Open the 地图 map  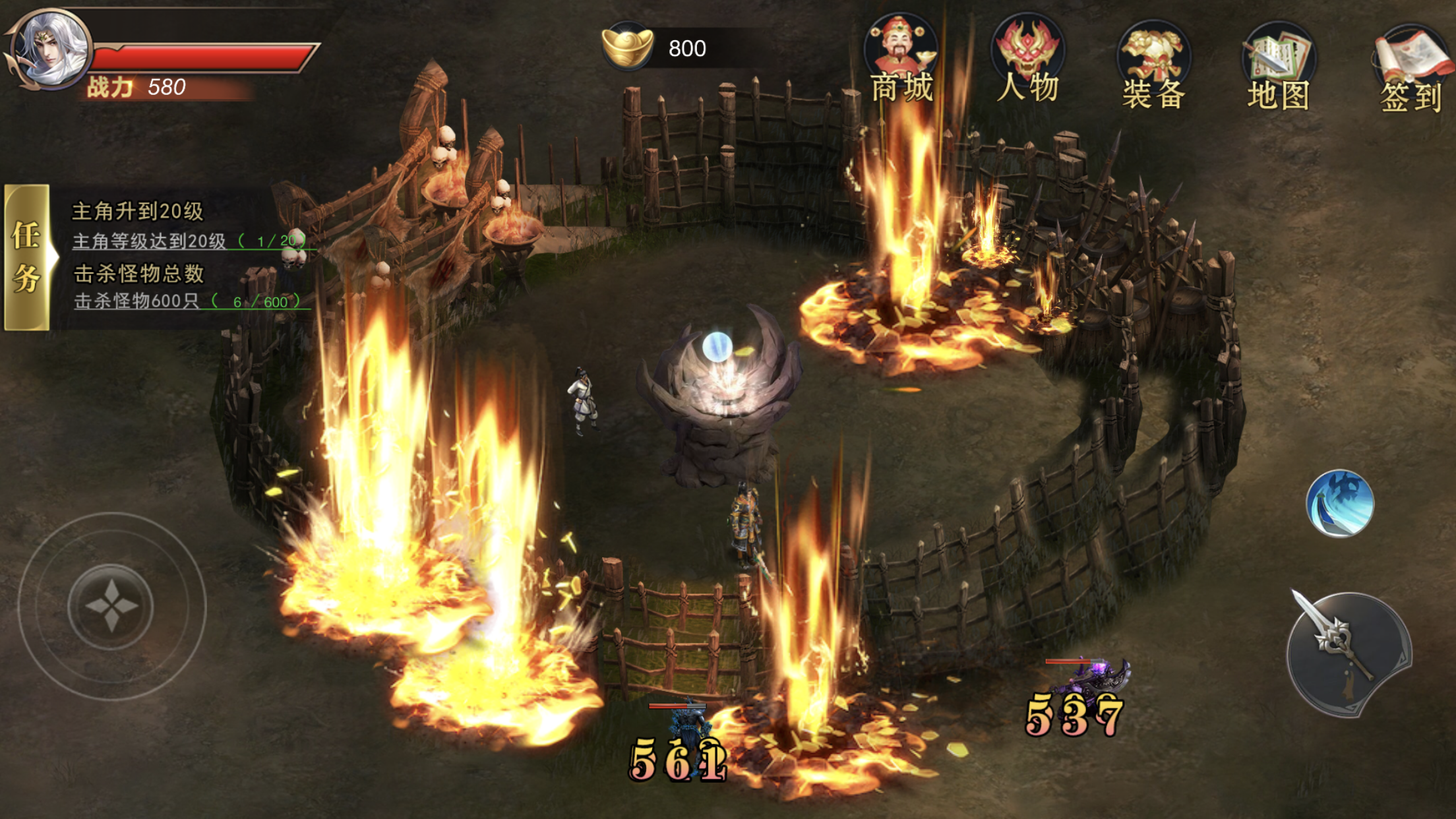pyautogui.click(x=1278, y=66)
